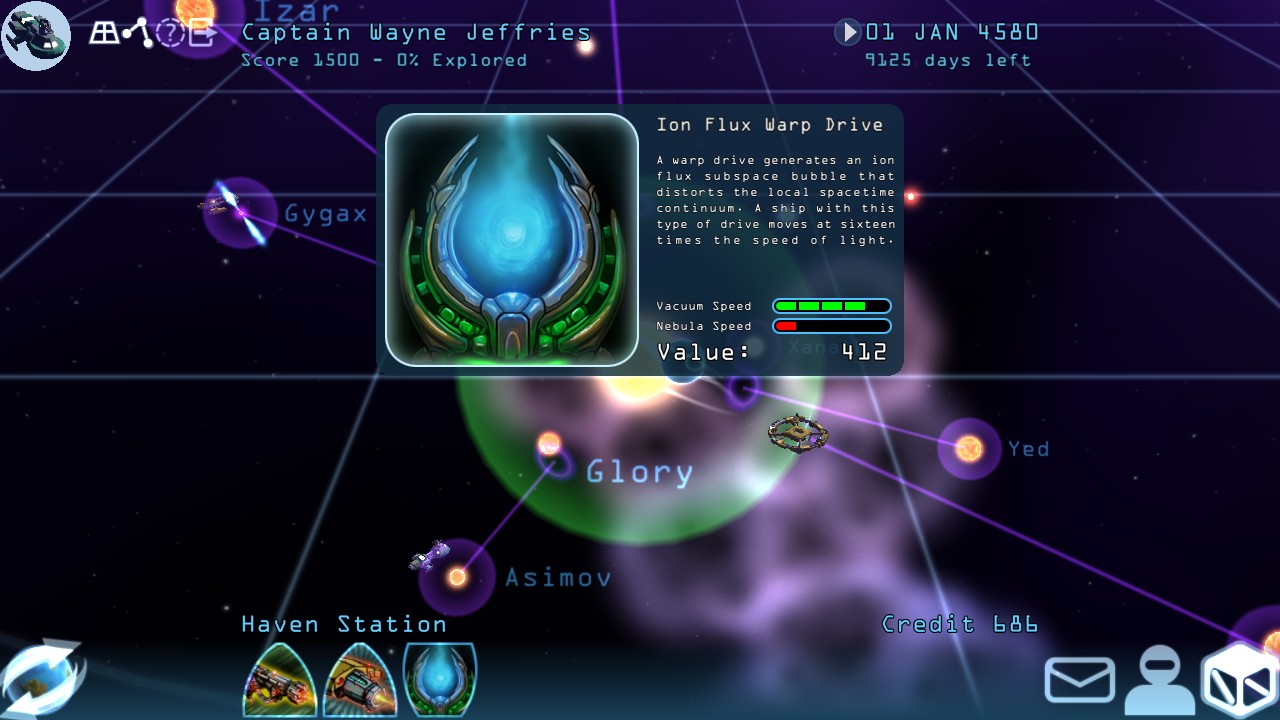Open the in-game help question mark icon
This screenshot has height=720, width=1280.
click(x=171, y=33)
